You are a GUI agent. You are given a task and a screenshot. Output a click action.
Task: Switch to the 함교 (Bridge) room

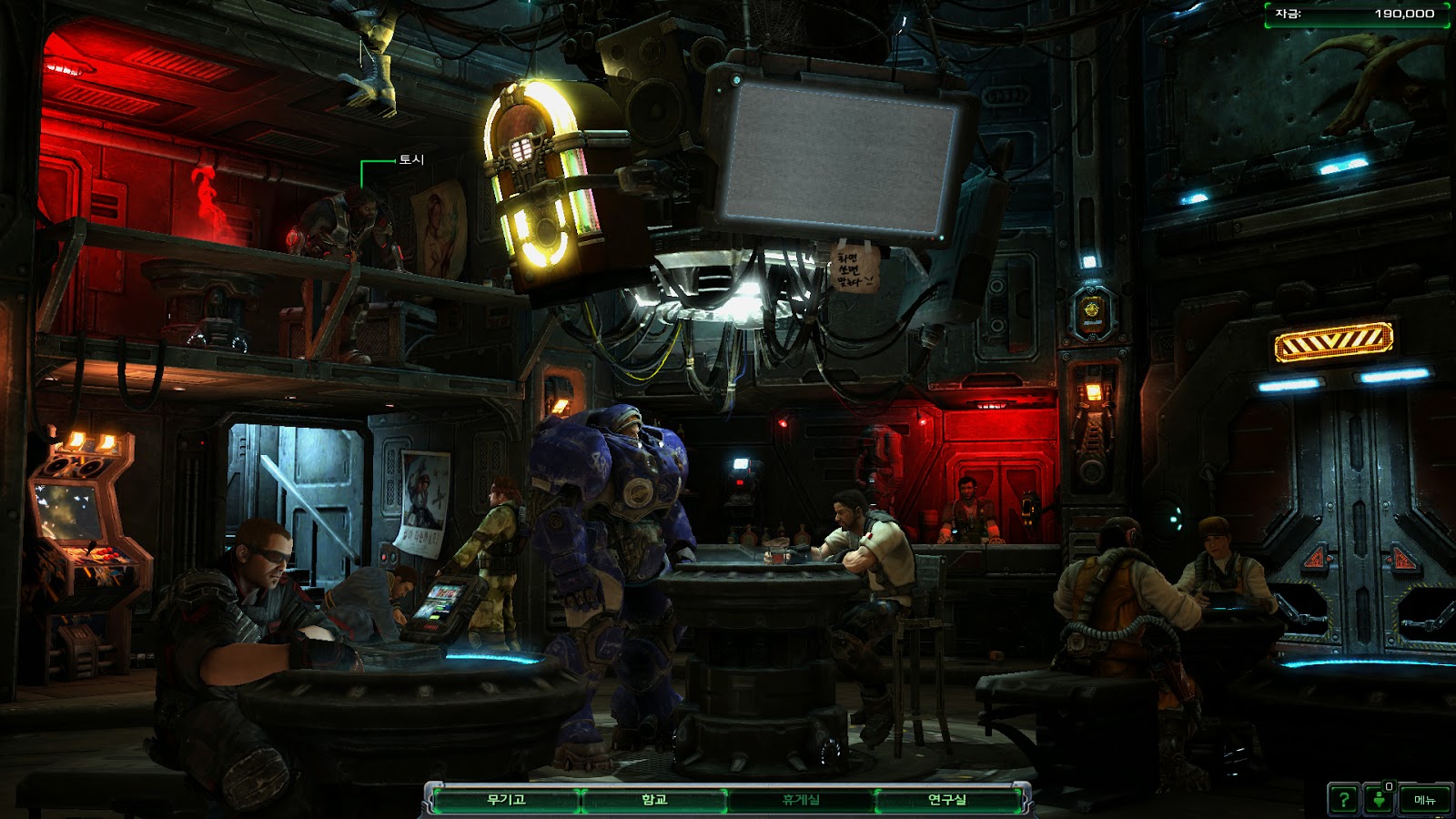pos(654,800)
